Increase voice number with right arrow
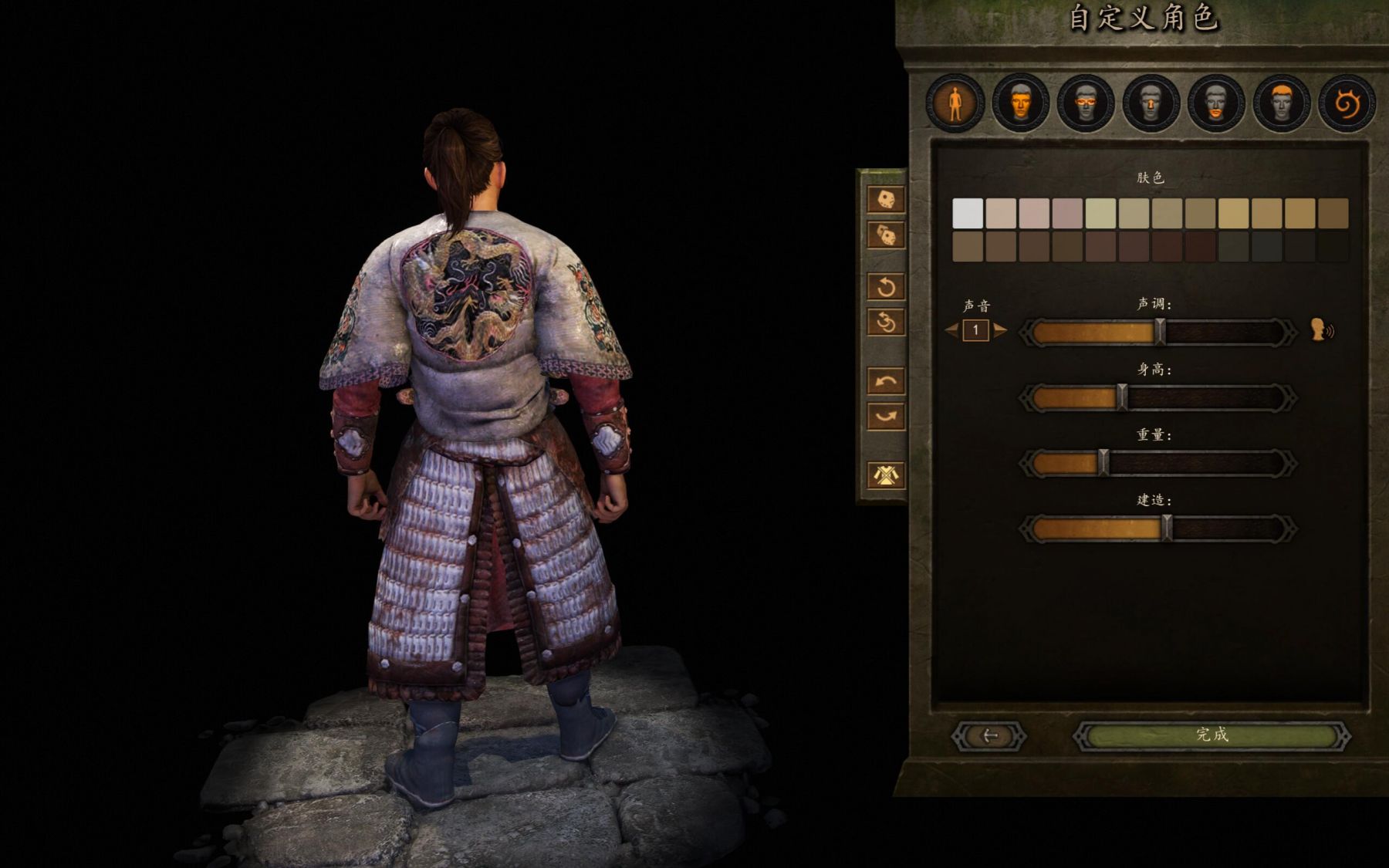This screenshot has width=1389, height=868. pos(1001,331)
